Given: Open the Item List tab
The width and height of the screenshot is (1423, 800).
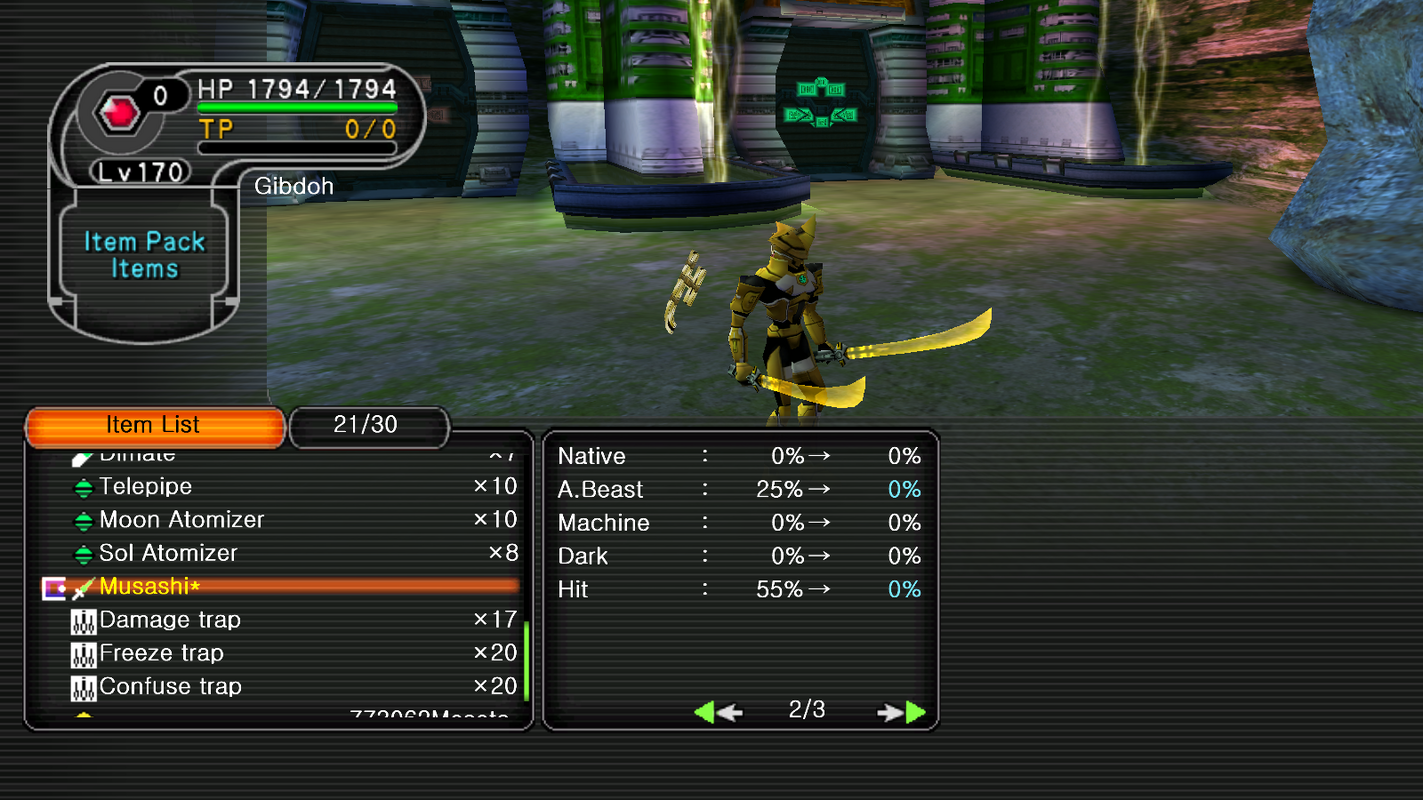Looking at the screenshot, I should pyautogui.click(x=154, y=425).
